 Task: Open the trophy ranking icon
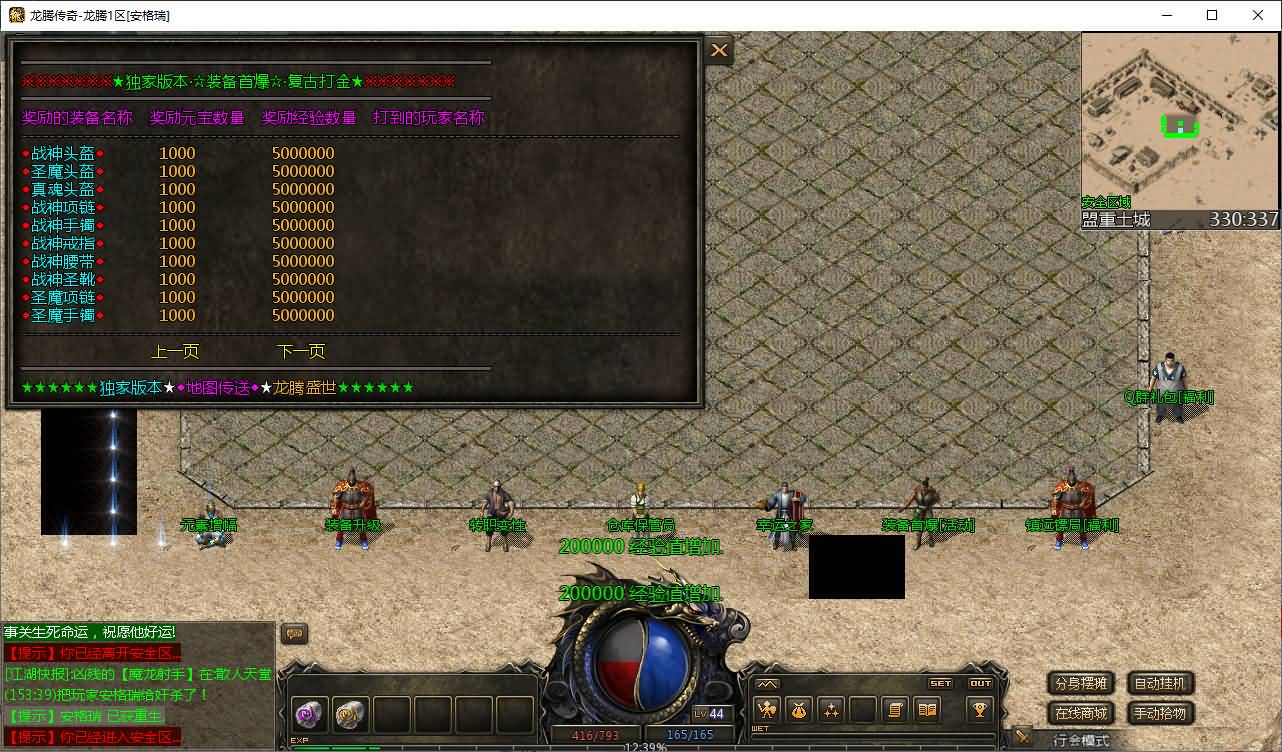pyautogui.click(x=980, y=710)
